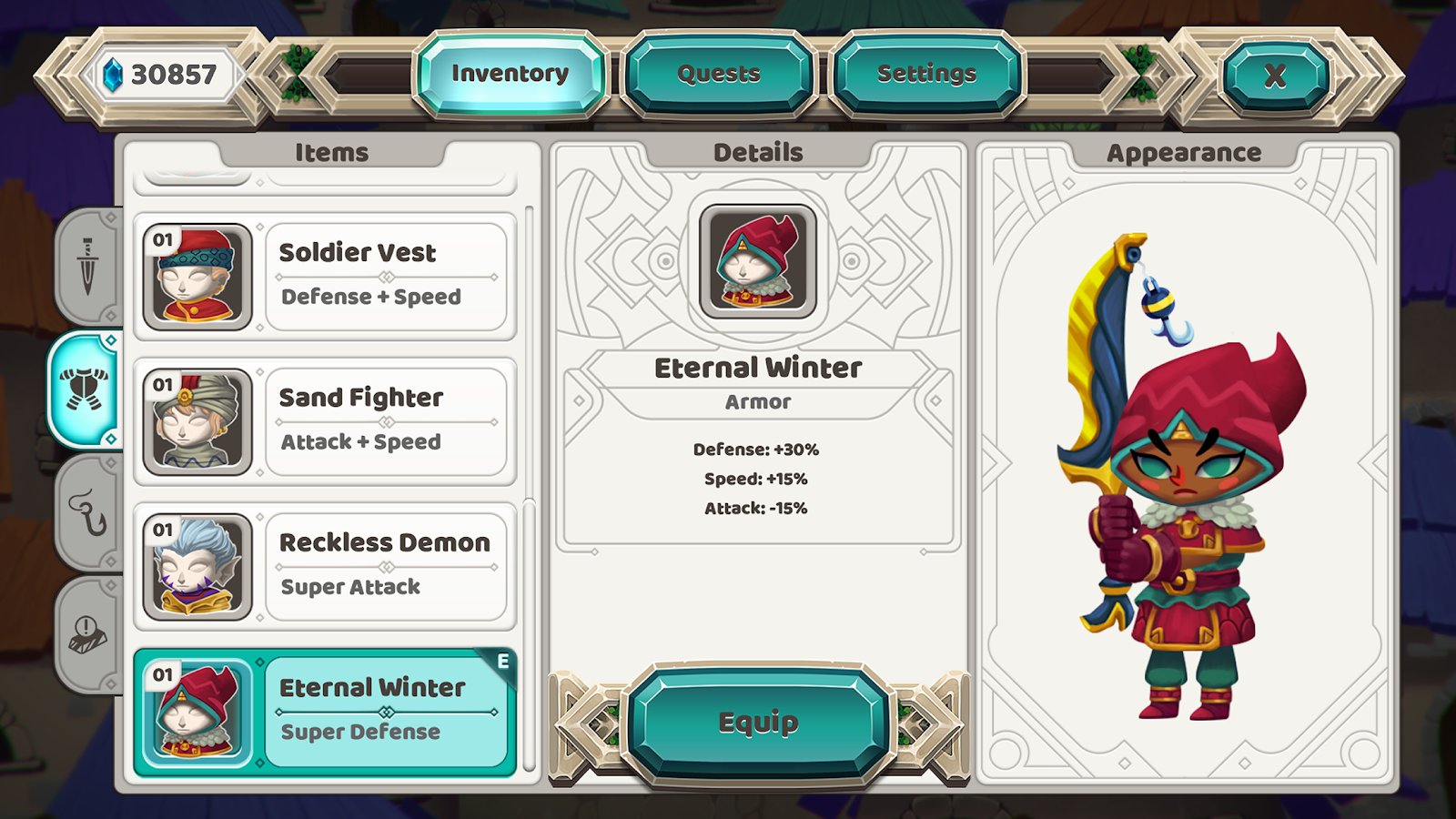Switch to the Inventory tab
Screen dimensions: 1456x819
(510, 74)
